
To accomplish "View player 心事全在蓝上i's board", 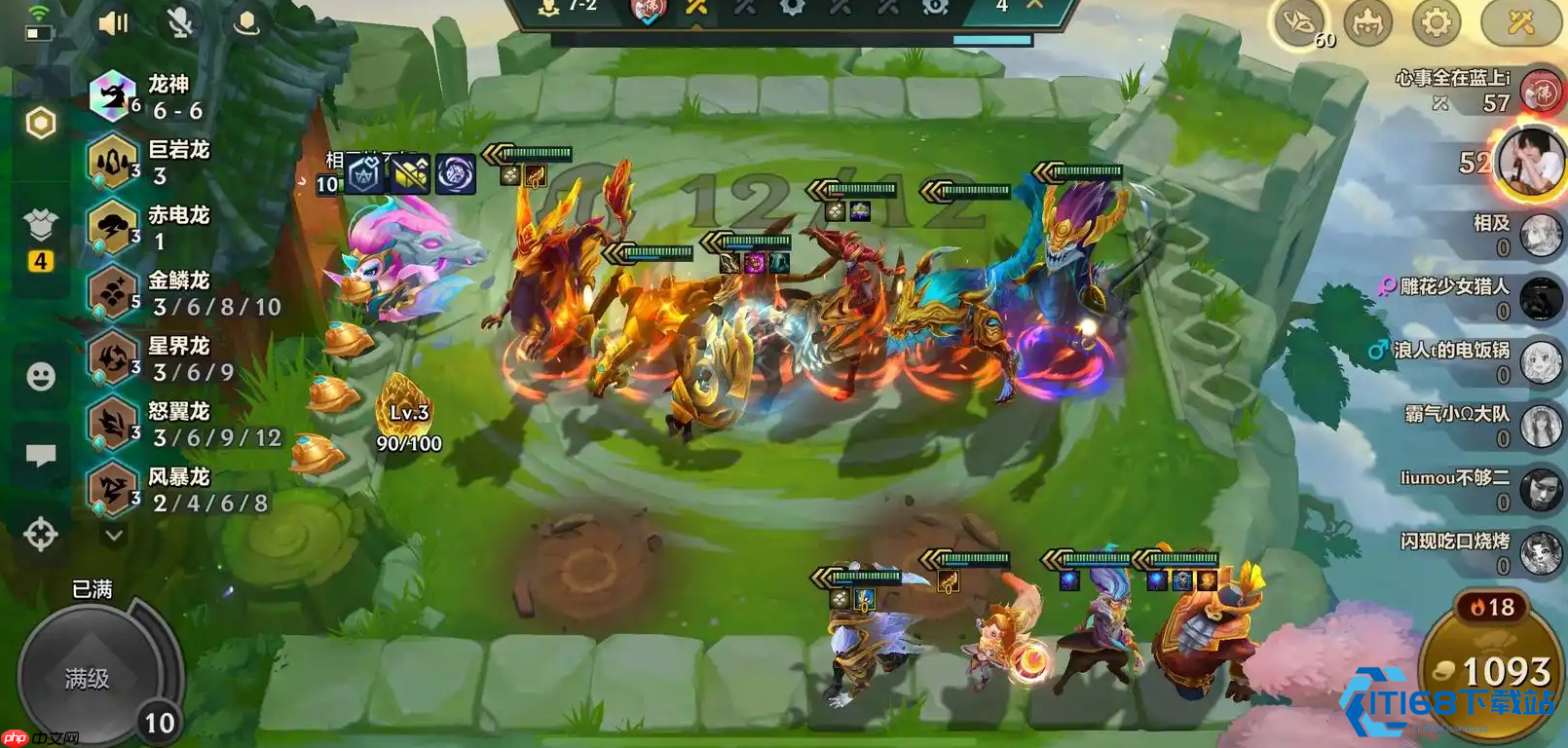I will pos(1542,93).
